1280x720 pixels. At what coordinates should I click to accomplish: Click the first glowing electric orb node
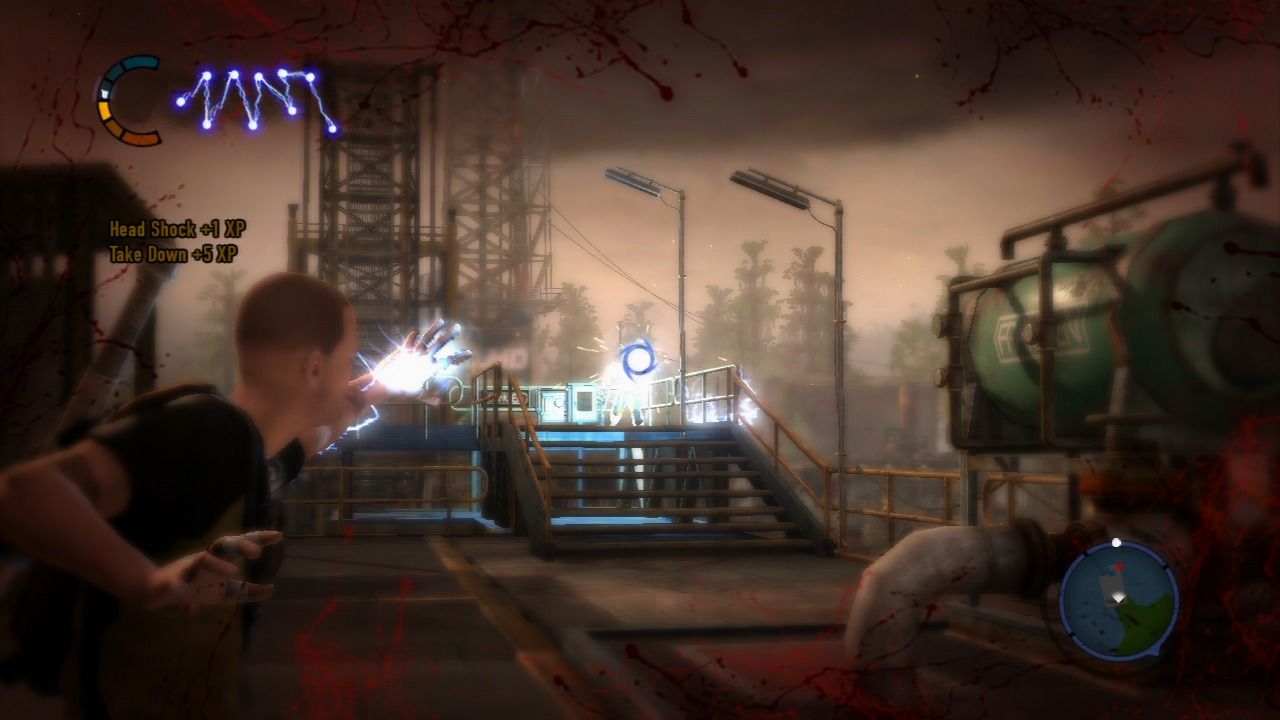[x=181, y=101]
